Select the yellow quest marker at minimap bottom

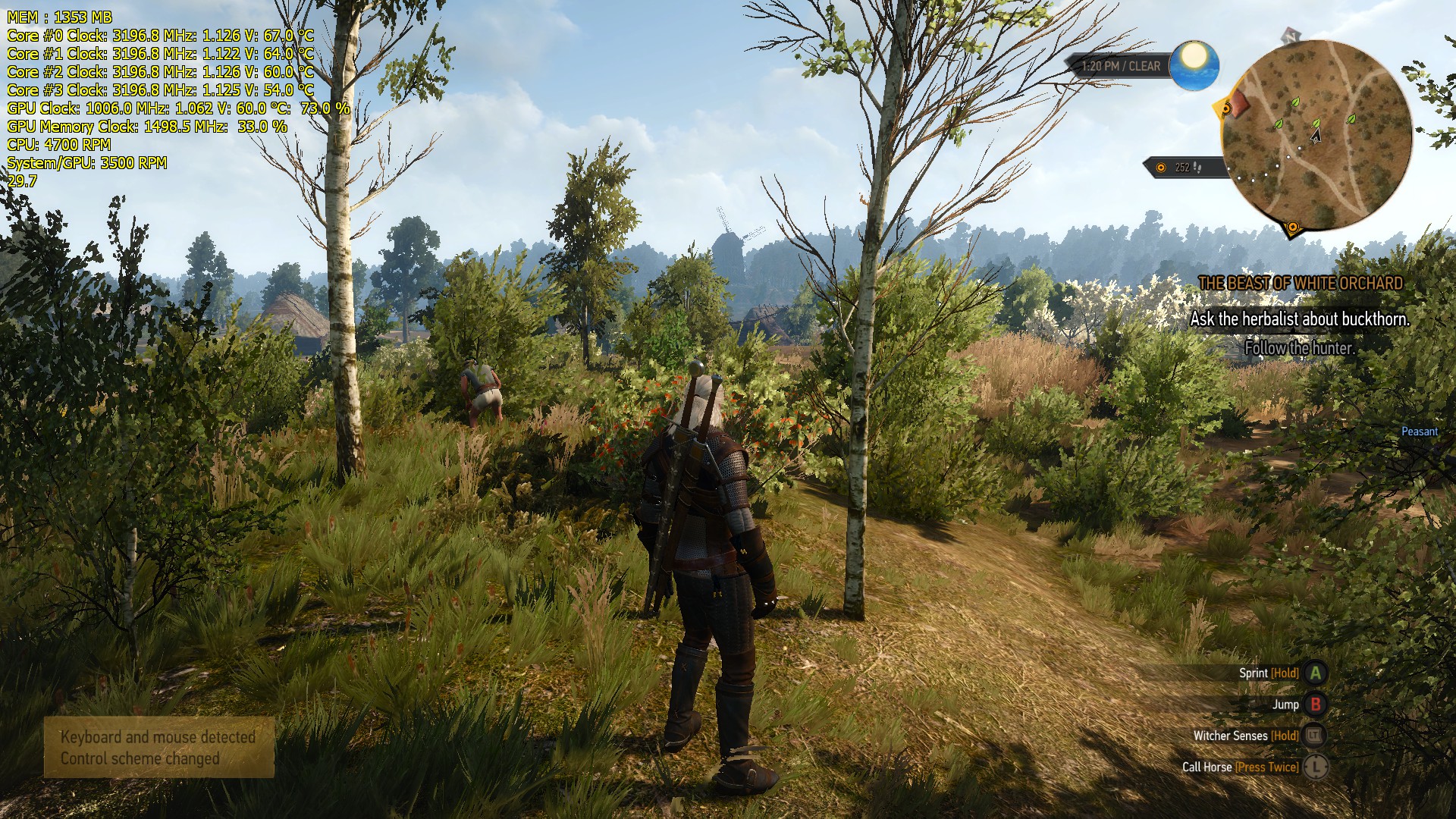tap(1292, 227)
